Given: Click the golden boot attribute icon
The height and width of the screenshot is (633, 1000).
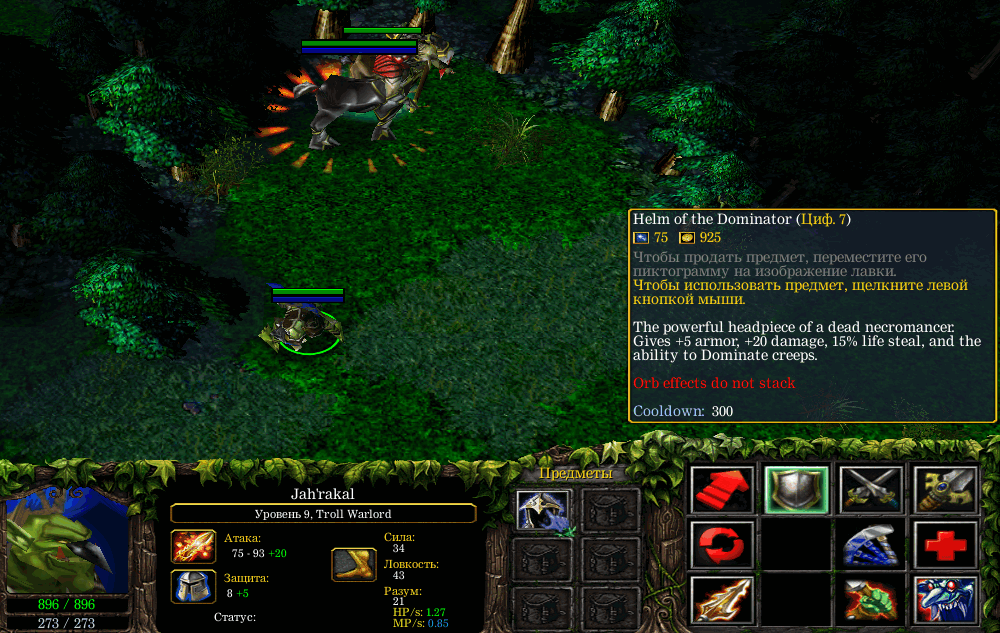Looking at the screenshot, I should pos(354,564).
